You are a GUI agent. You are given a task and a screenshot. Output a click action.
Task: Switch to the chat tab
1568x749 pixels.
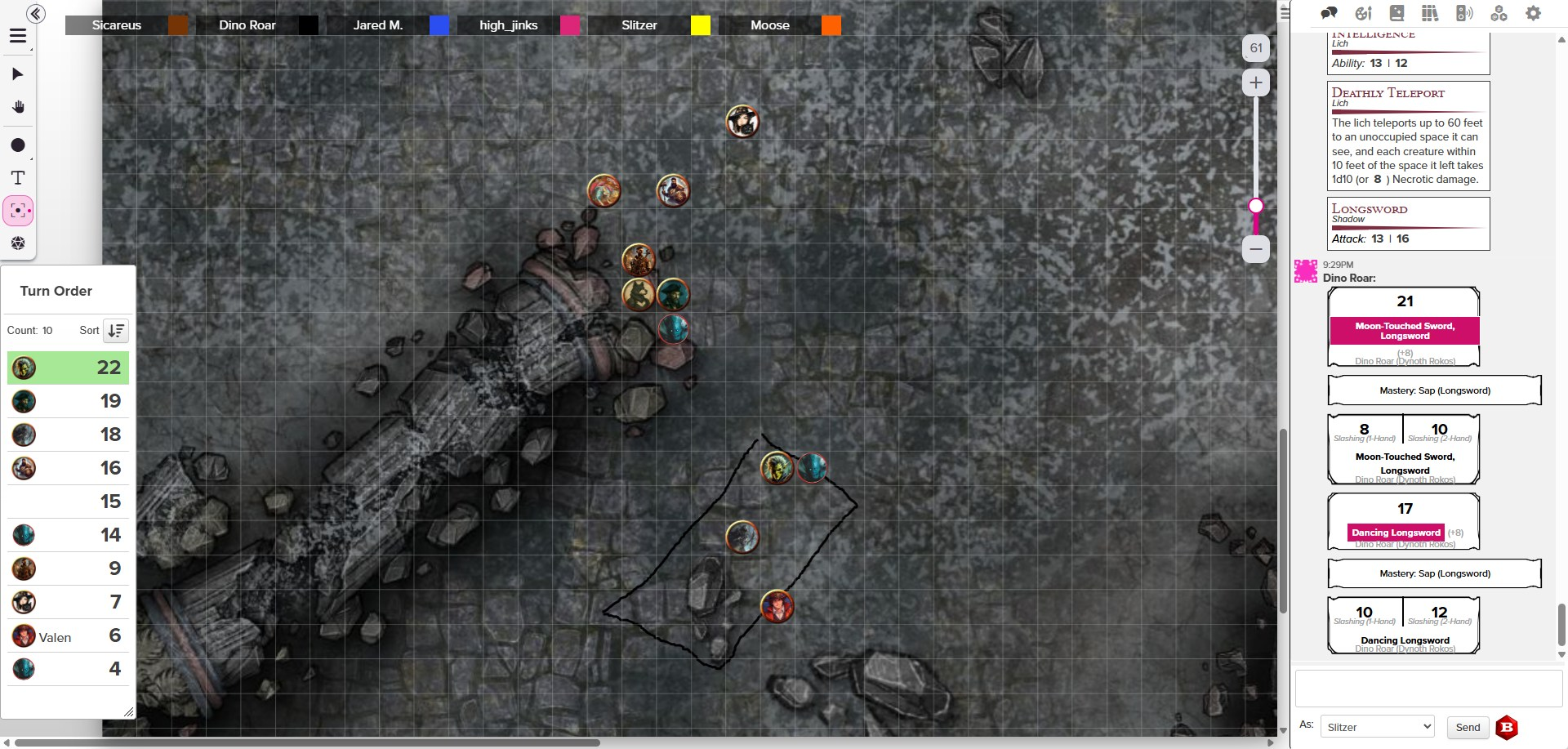pyautogui.click(x=1330, y=13)
